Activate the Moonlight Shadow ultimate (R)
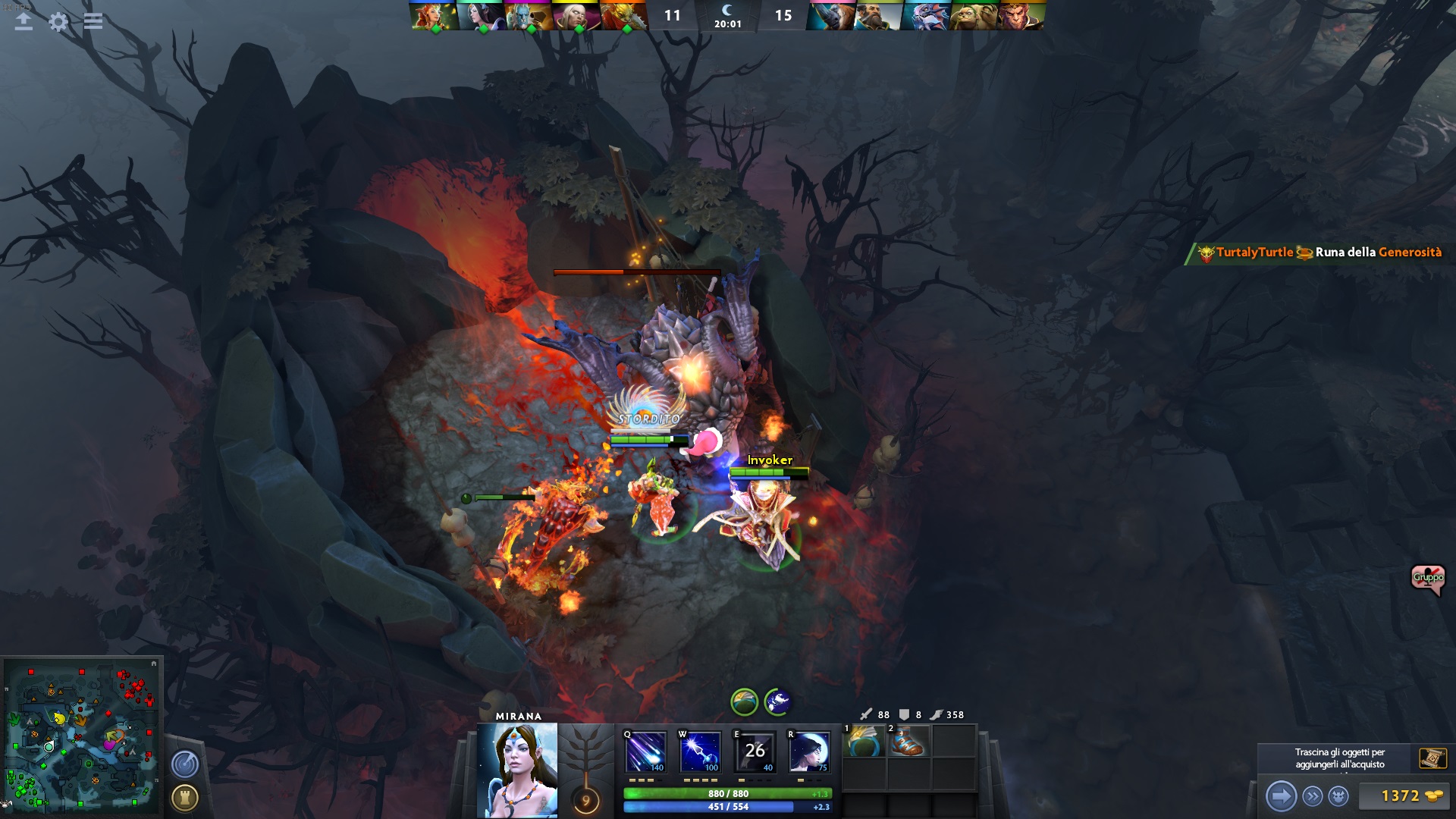The width and height of the screenshot is (1456, 819). tap(809, 752)
